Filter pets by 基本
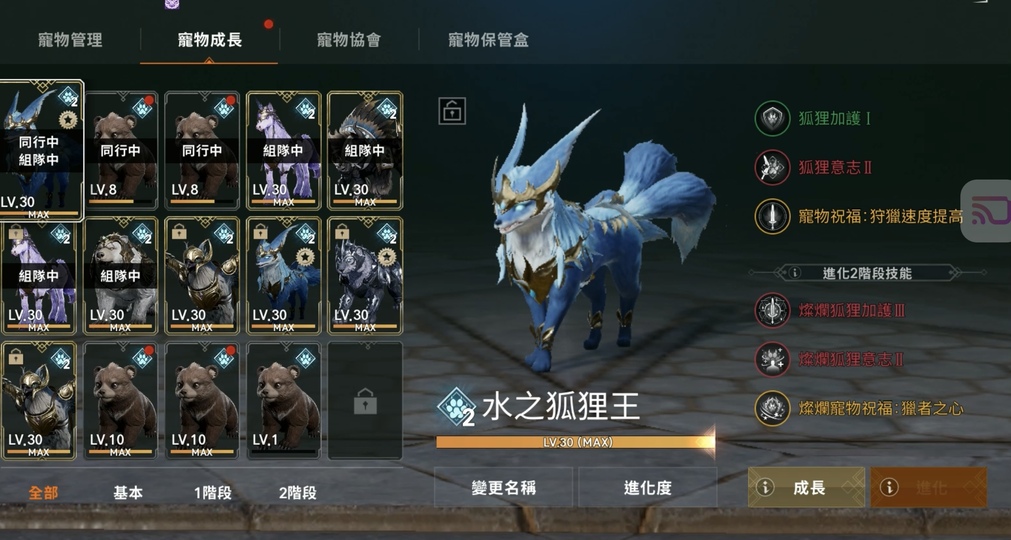This screenshot has height=540, width=1011. tap(128, 492)
